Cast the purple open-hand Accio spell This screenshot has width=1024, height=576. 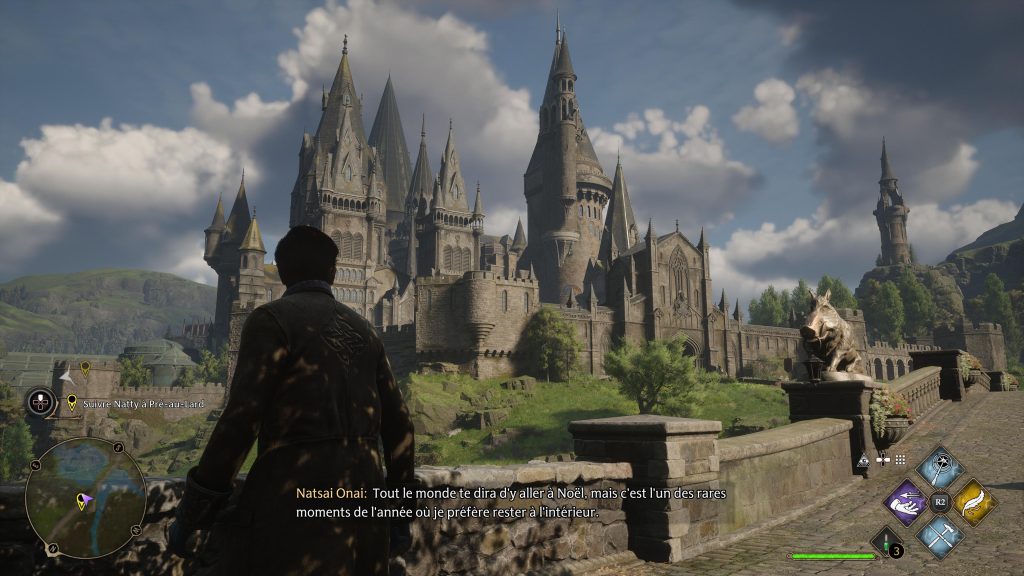click(906, 502)
